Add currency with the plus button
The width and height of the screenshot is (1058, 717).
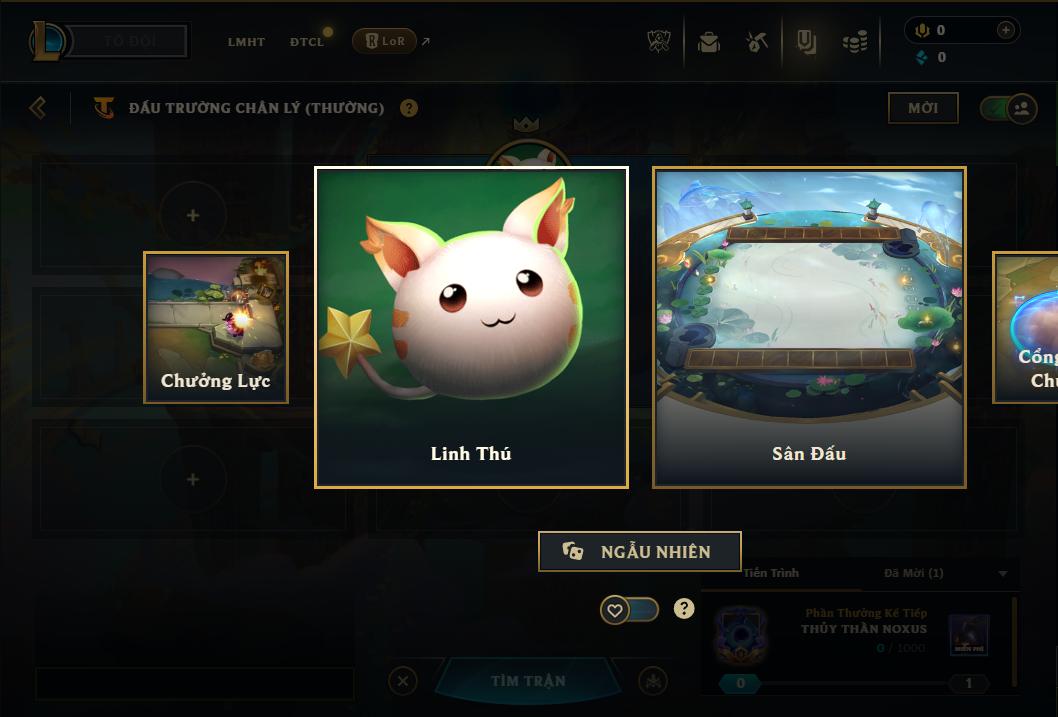coord(1006,30)
